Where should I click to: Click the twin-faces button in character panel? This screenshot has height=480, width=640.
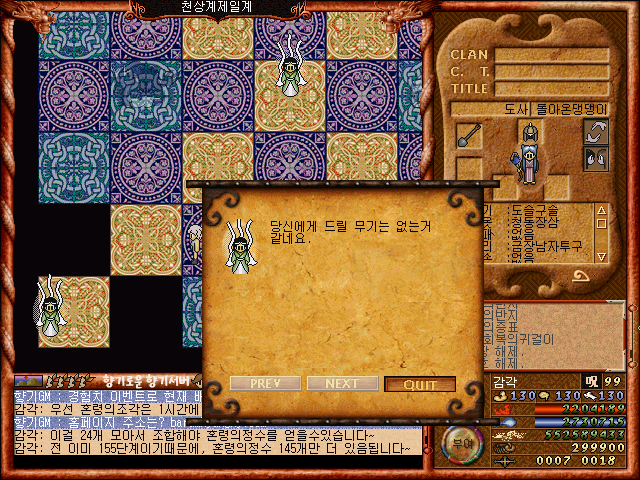(597, 158)
